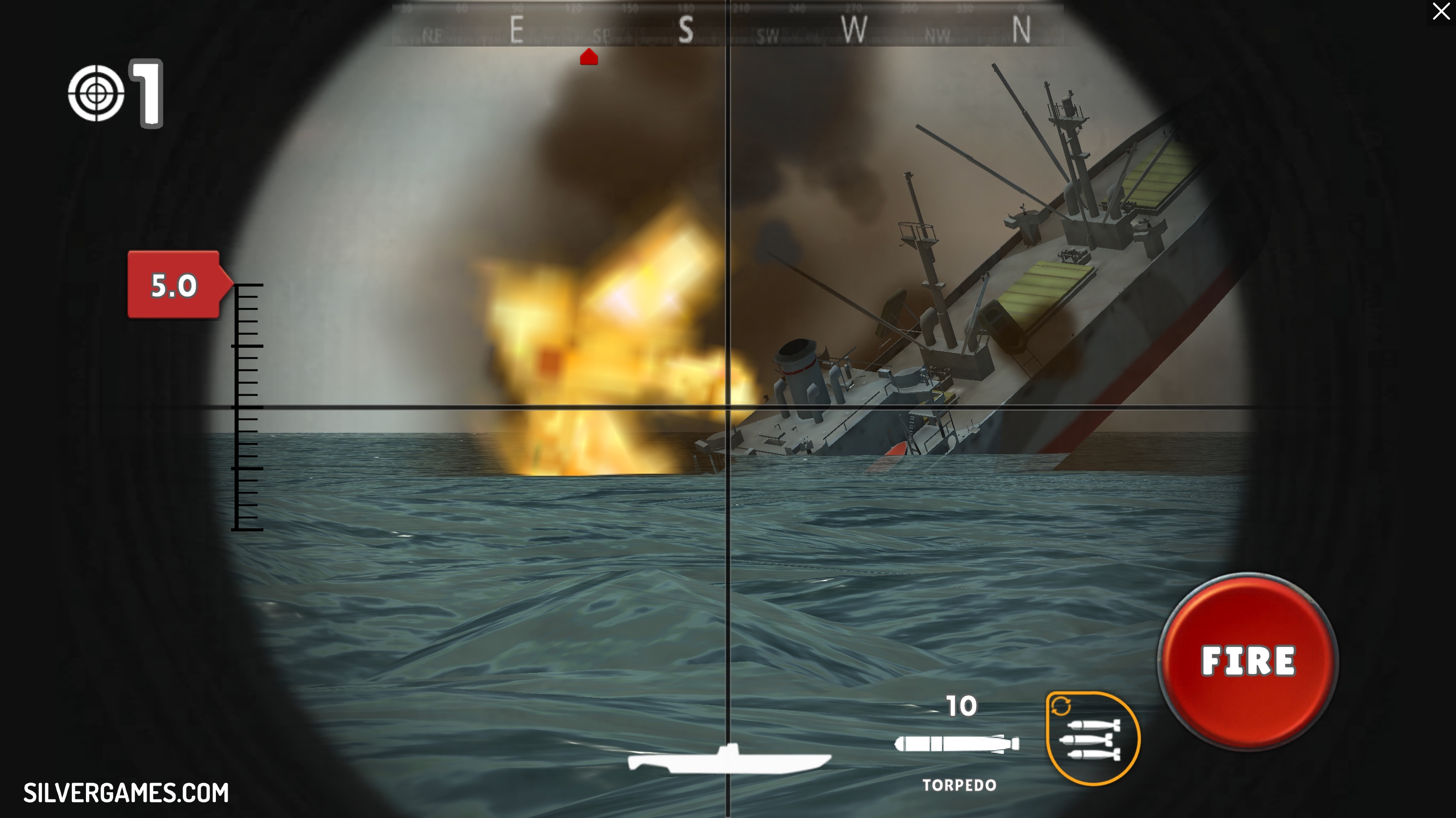The height and width of the screenshot is (818, 1456).
Task: Switch weapon with the torpedo cycle icon
Action: click(1093, 738)
